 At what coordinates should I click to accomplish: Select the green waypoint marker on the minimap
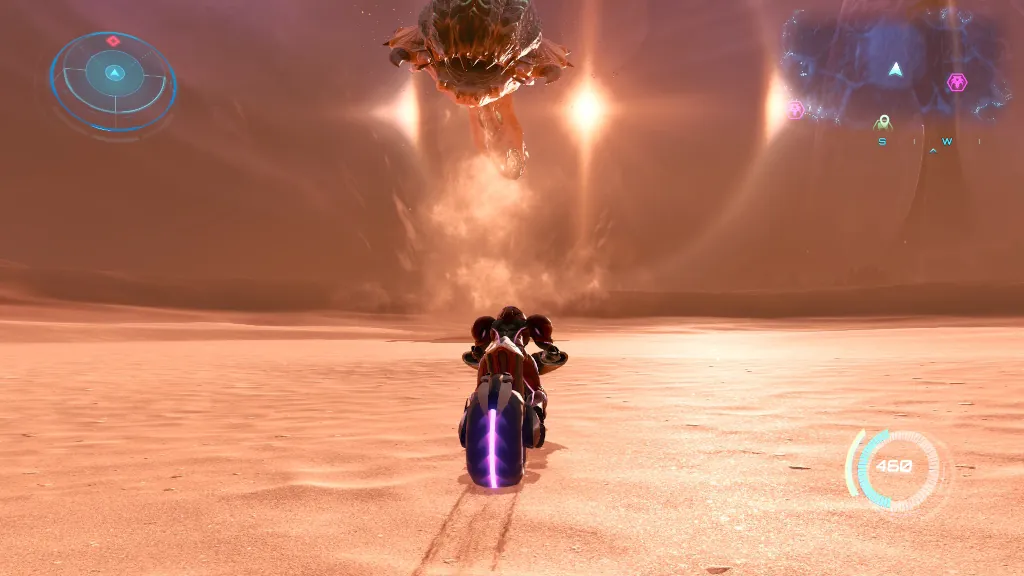883,123
